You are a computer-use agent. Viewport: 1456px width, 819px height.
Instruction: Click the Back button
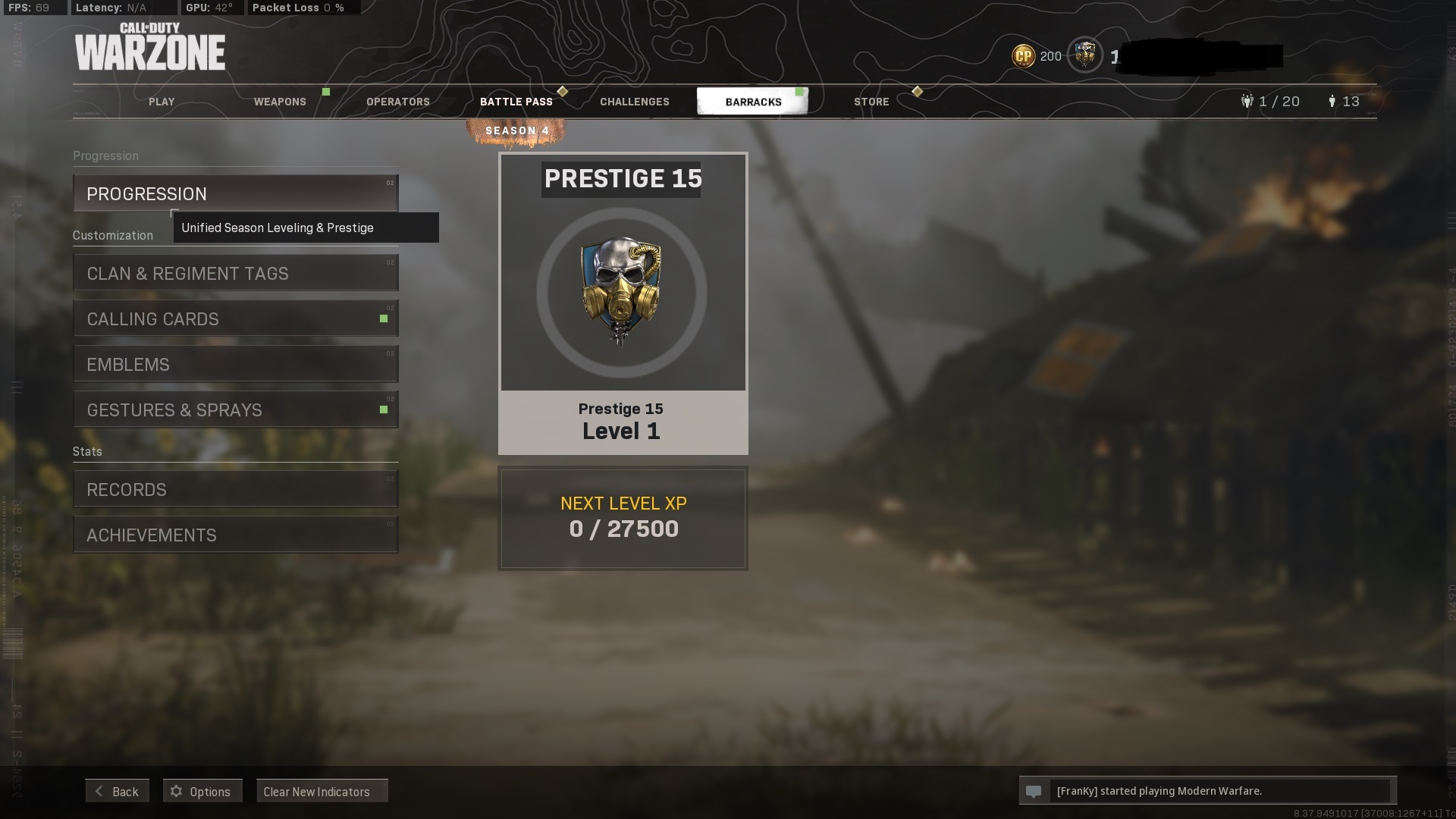[x=118, y=791]
